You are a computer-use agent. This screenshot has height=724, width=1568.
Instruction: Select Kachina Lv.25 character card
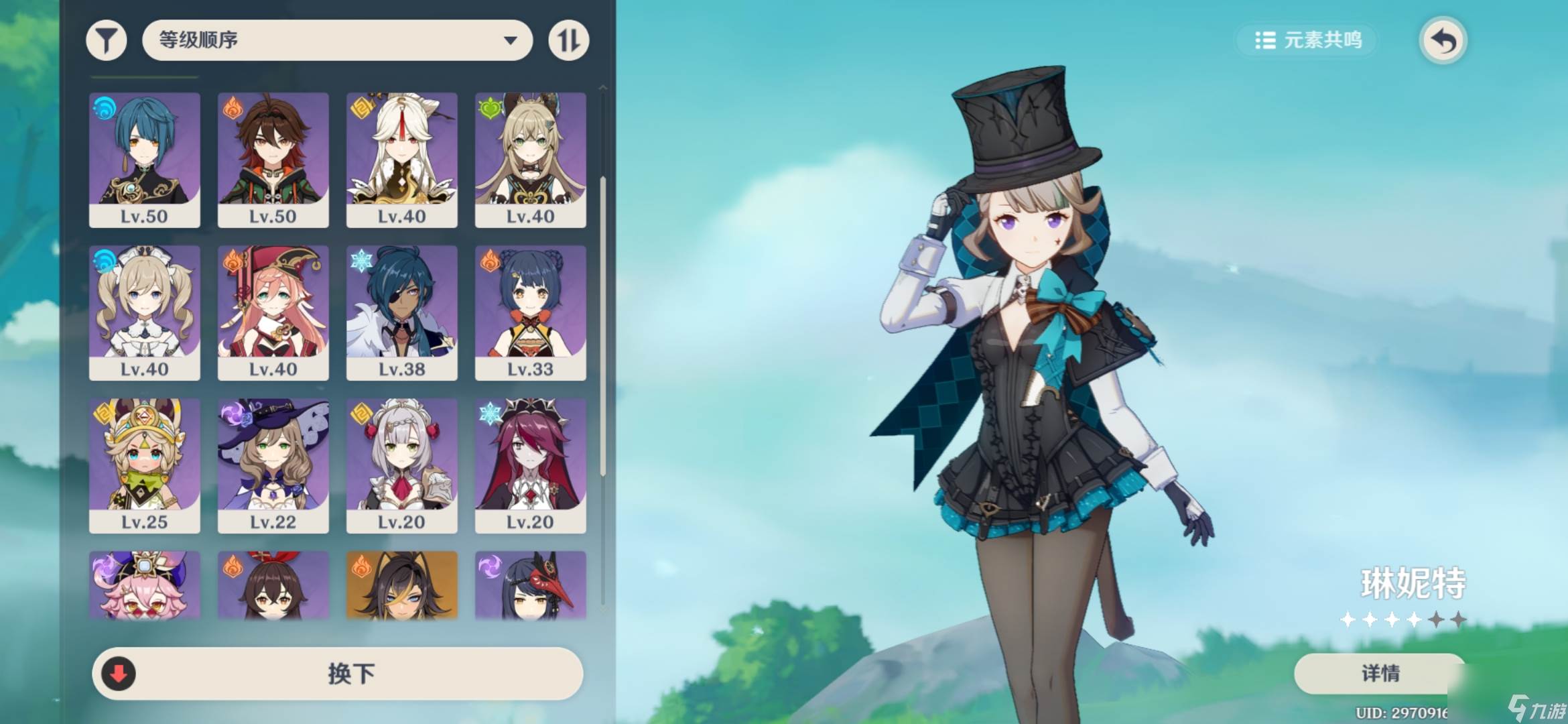tap(144, 465)
